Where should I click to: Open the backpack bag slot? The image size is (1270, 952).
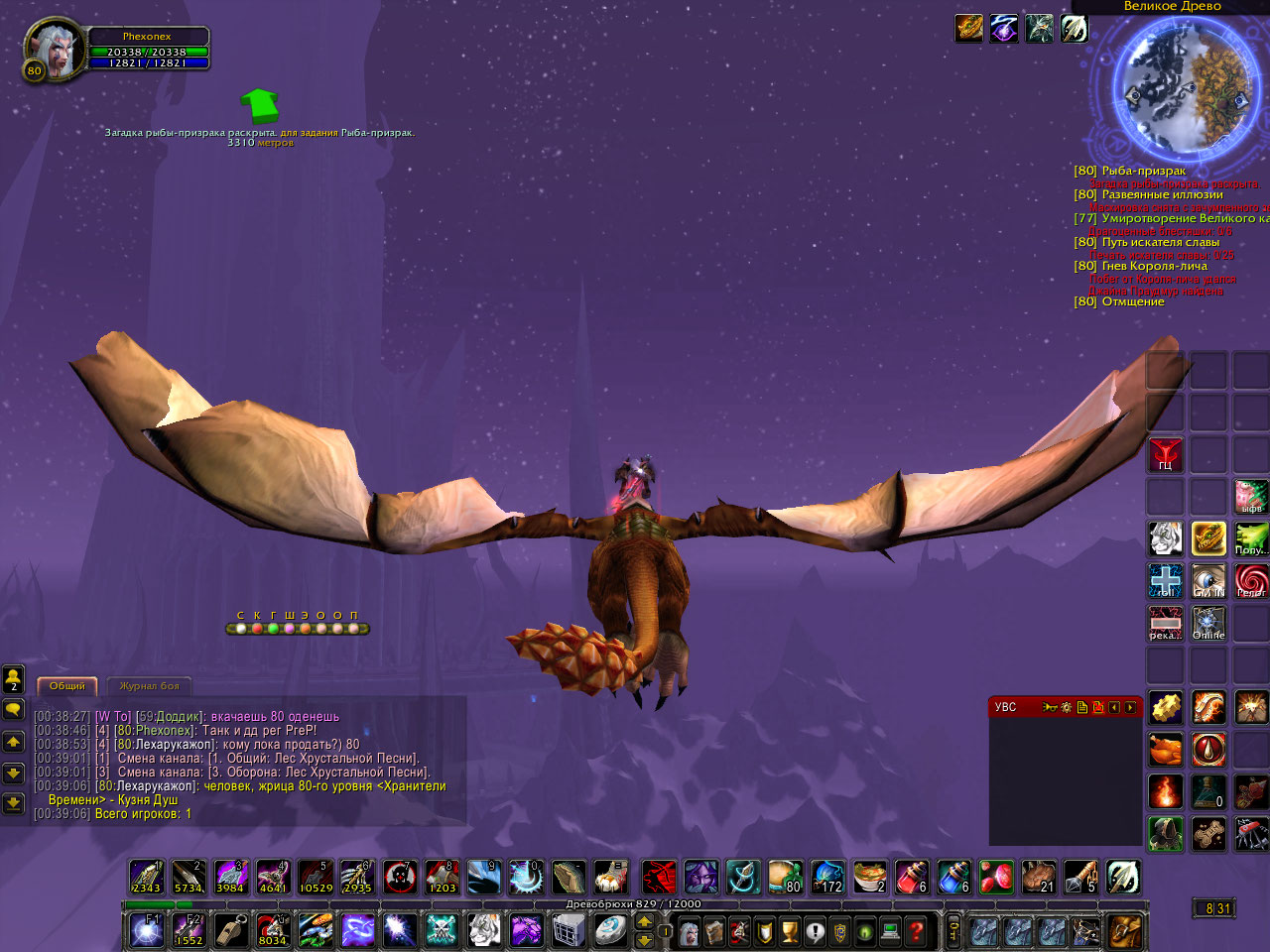tap(1126, 932)
